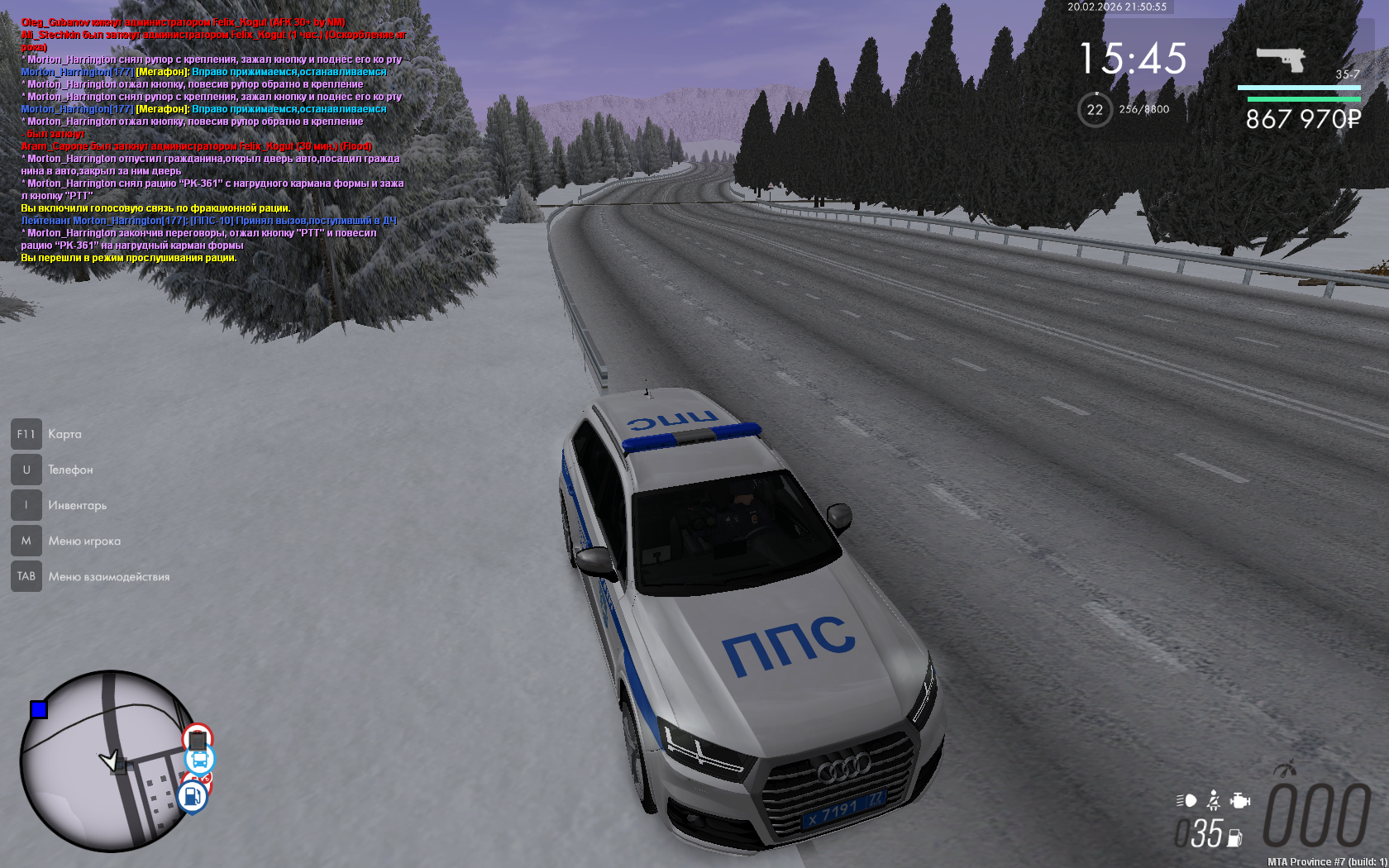
Task: Select the gas station marker on the minimap
Action: click(x=193, y=797)
